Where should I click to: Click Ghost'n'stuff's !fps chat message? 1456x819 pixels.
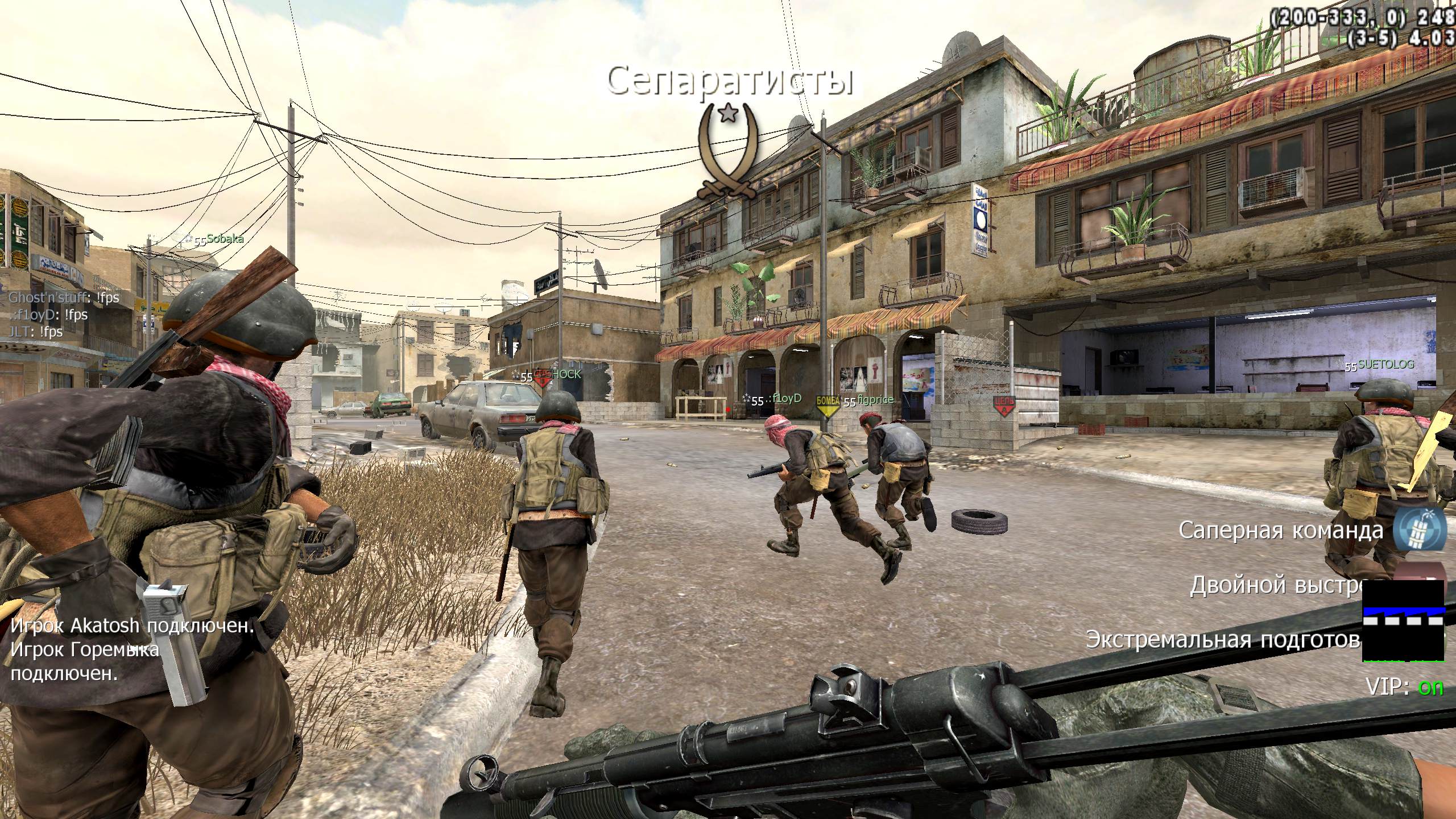click(64, 297)
